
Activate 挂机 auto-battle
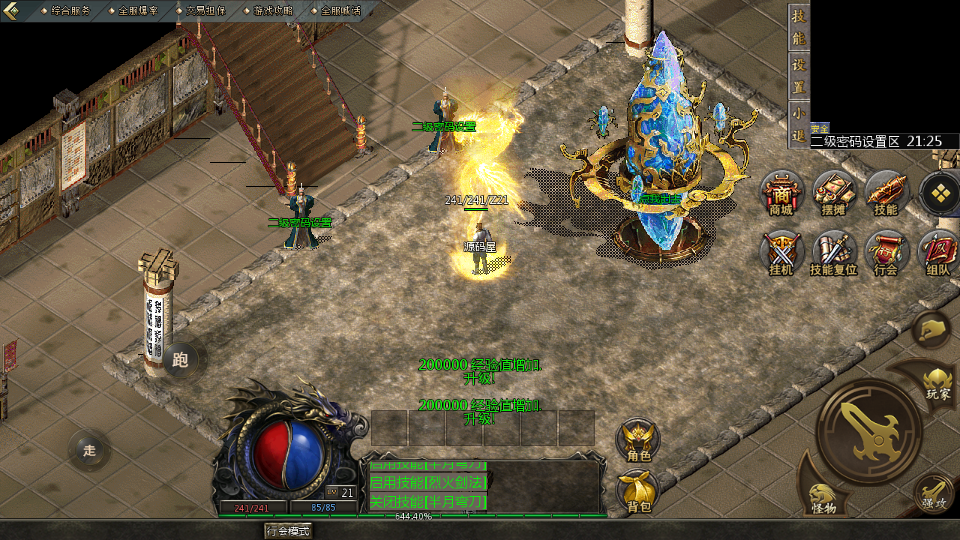tap(781, 252)
